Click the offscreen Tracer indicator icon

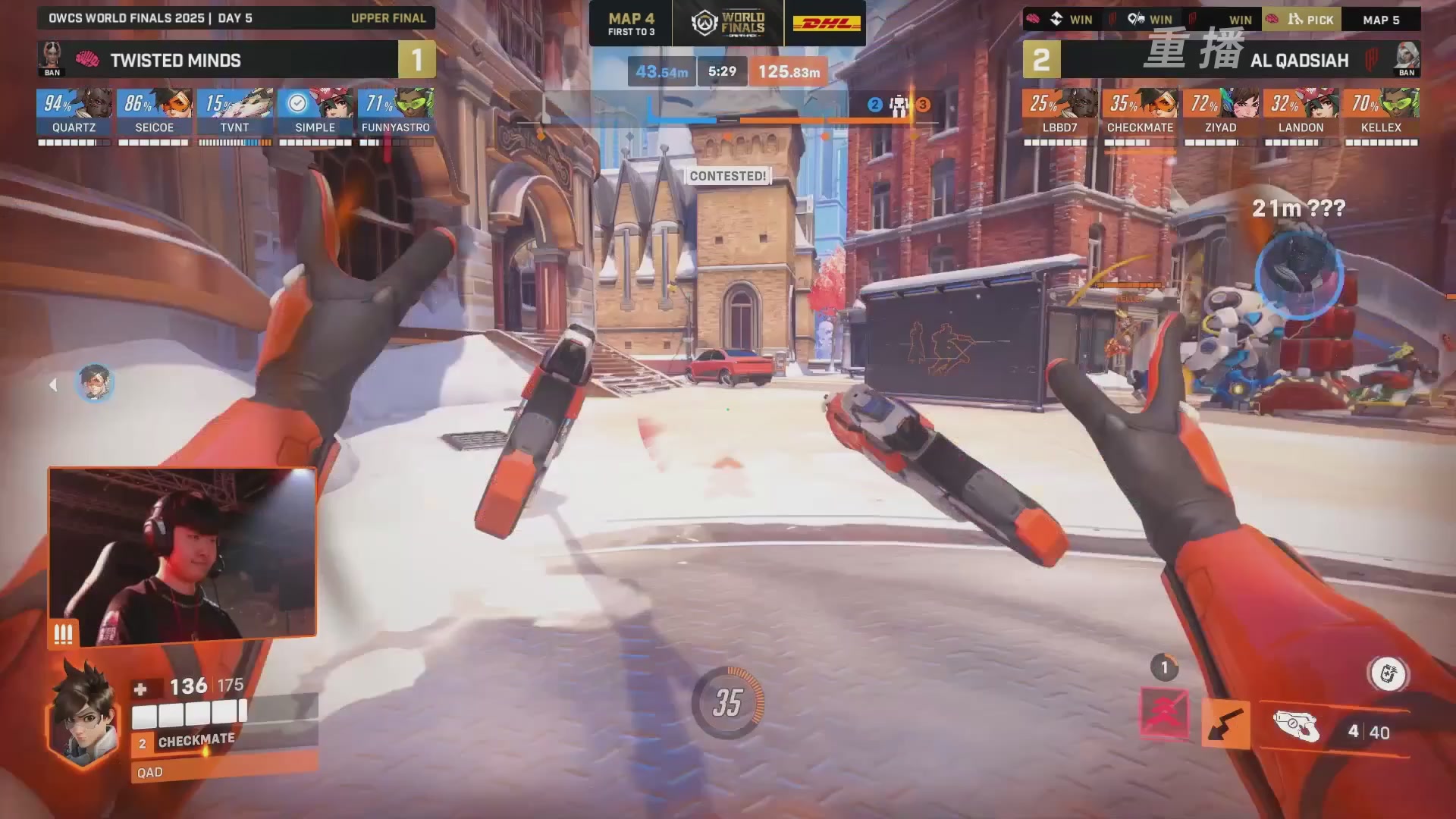click(x=95, y=384)
